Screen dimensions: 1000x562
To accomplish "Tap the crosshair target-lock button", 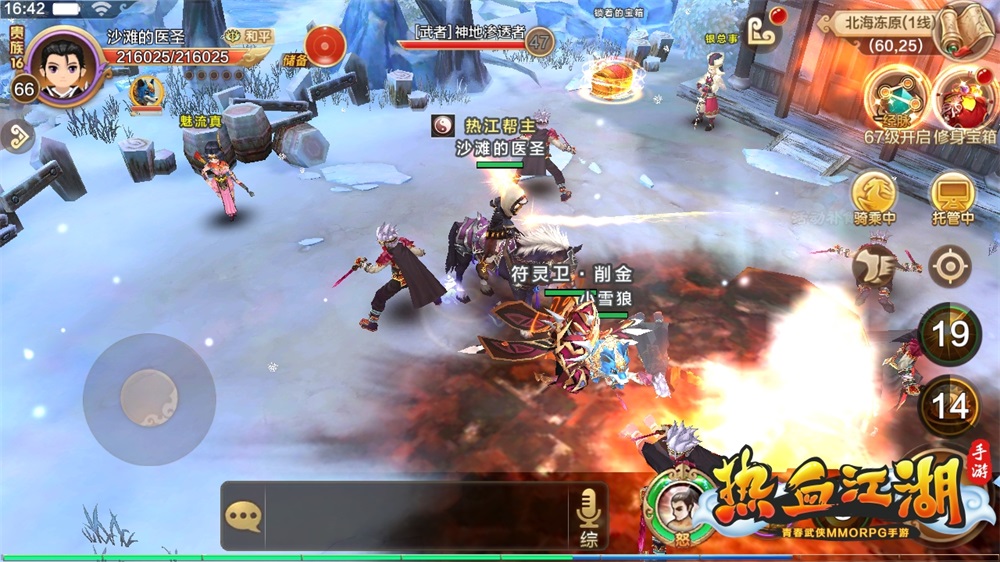I will click(948, 266).
